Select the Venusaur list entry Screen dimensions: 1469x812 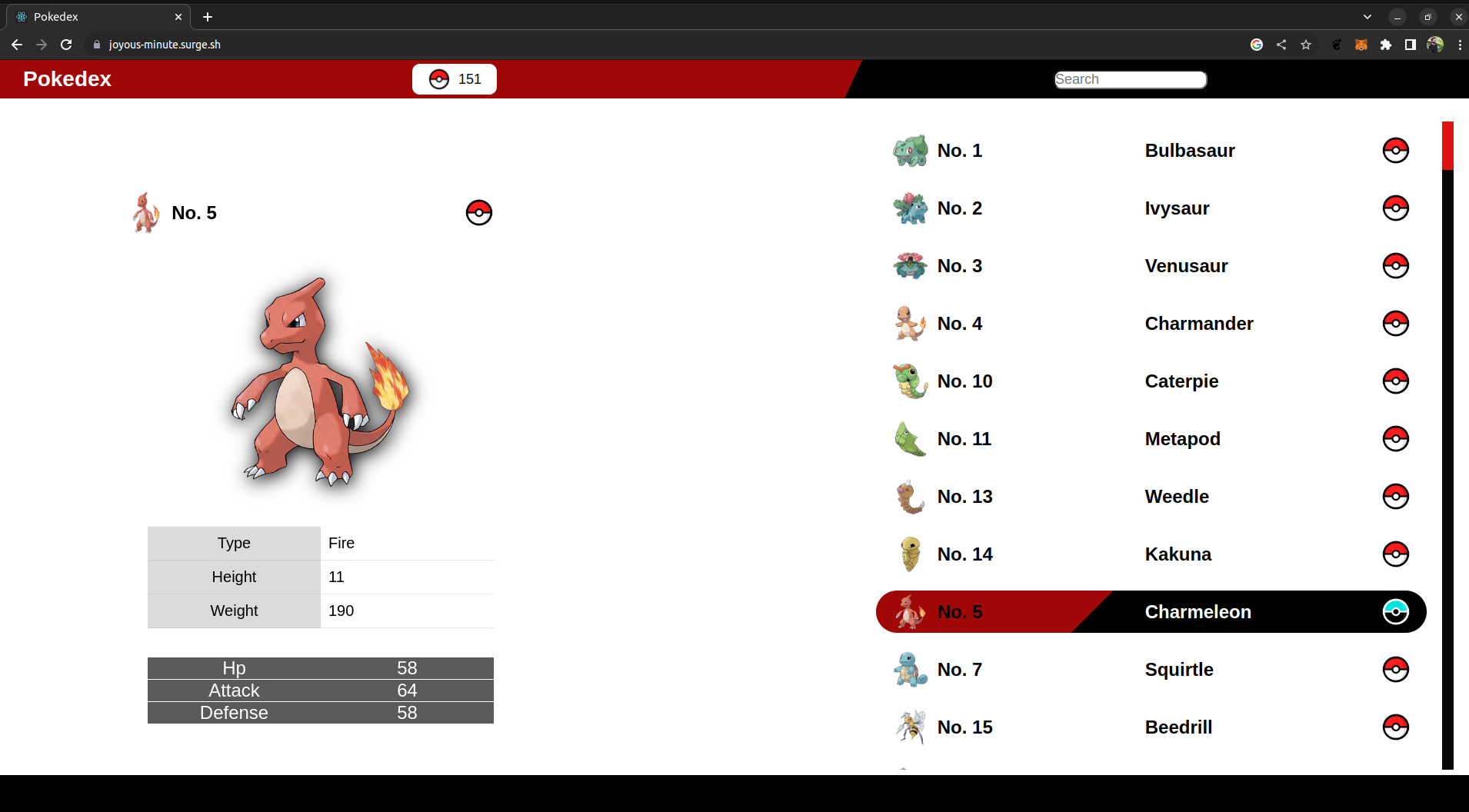(x=1186, y=265)
